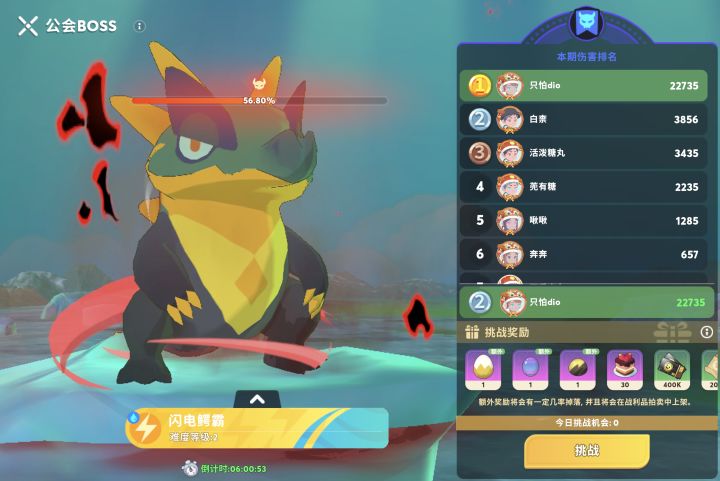
Task: Select the black and yellow egg reward
Action: (577, 370)
